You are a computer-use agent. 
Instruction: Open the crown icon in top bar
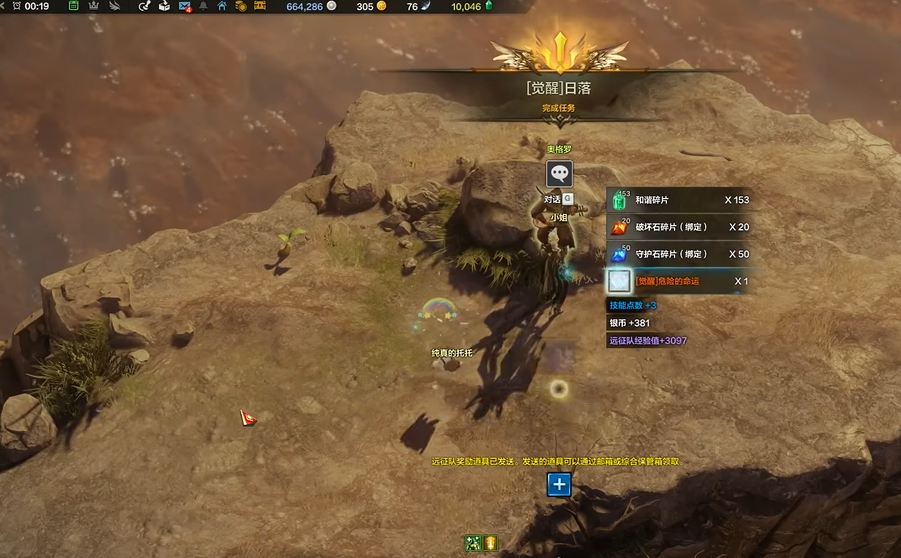click(x=94, y=6)
